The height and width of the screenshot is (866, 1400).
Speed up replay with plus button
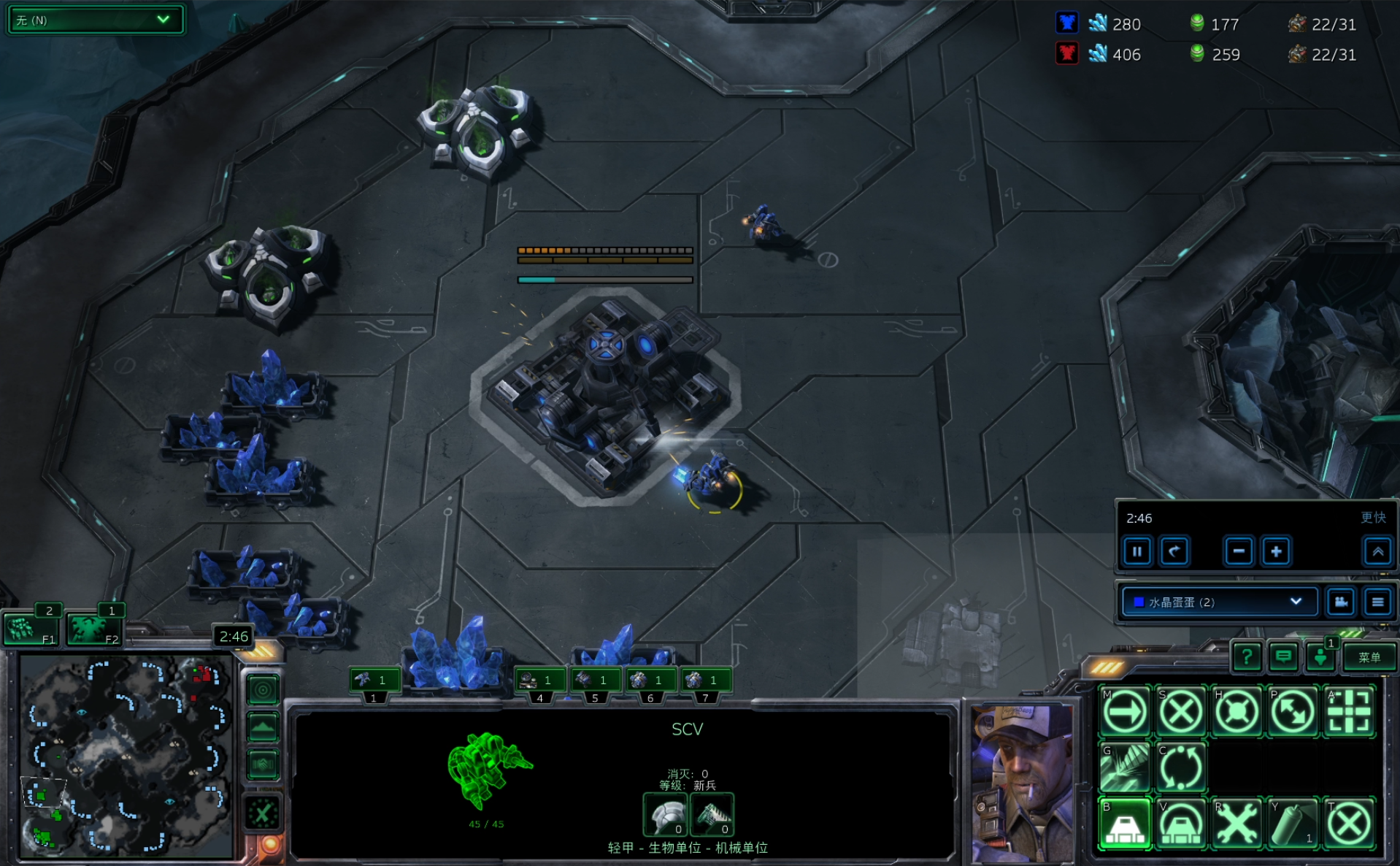click(1276, 551)
